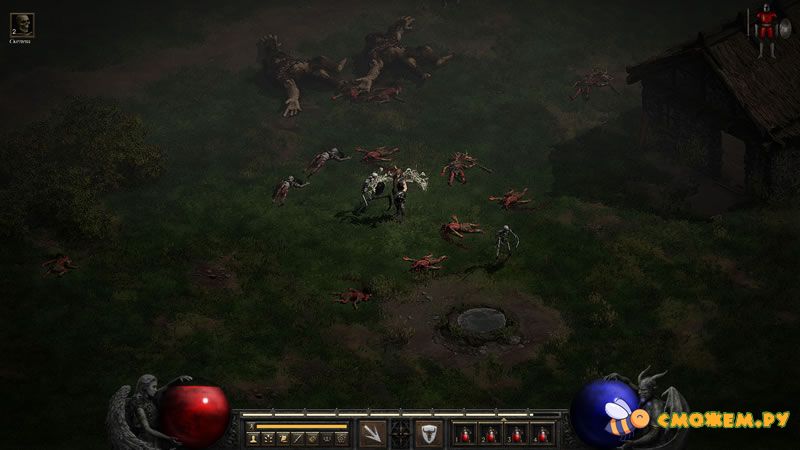Screen dimensions: 800x450
Task: Open the character sheet silhouette button
Action: 254,438
